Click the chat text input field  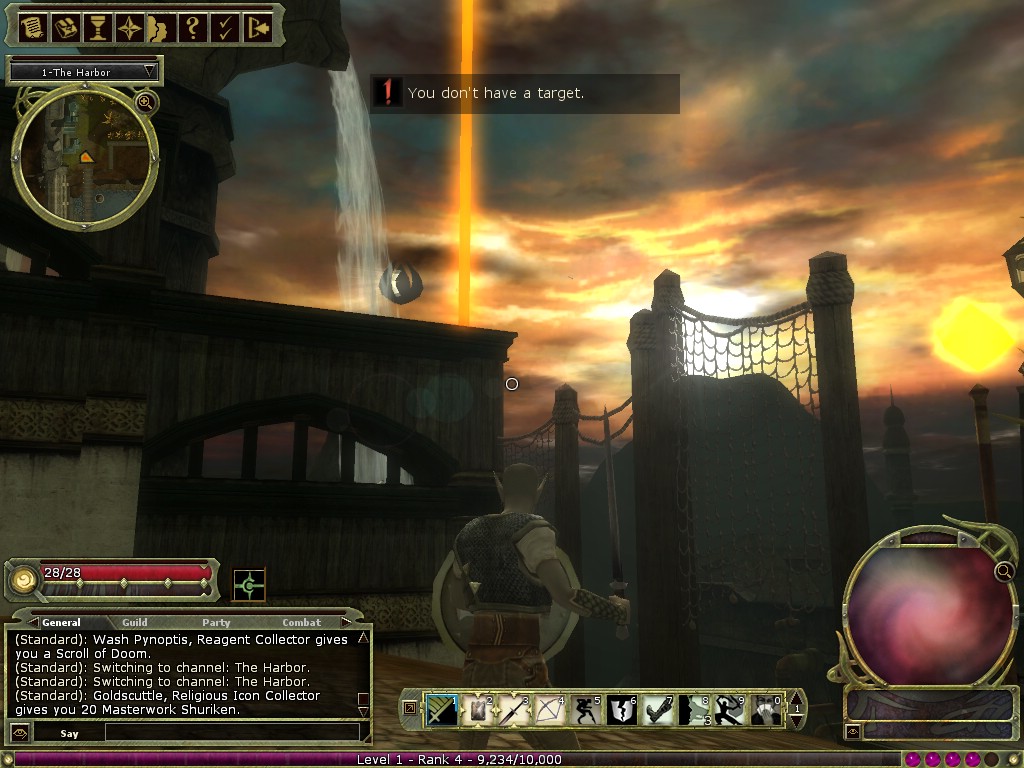point(230,733)
